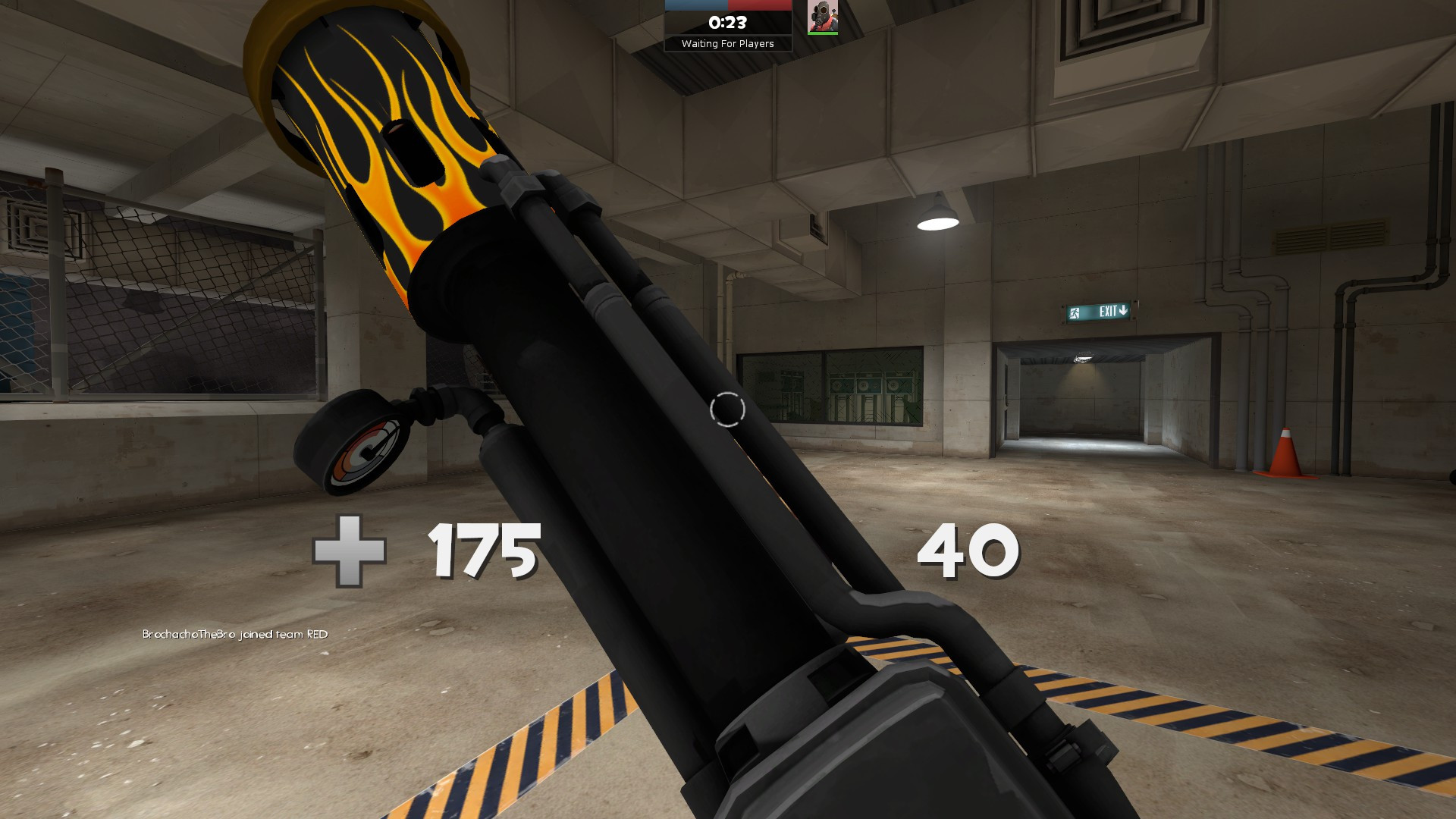Image resolution: width=1456 pixels, height=819 pixels.
Task: Click the Pyro class portrait icon
Action: 823,17
